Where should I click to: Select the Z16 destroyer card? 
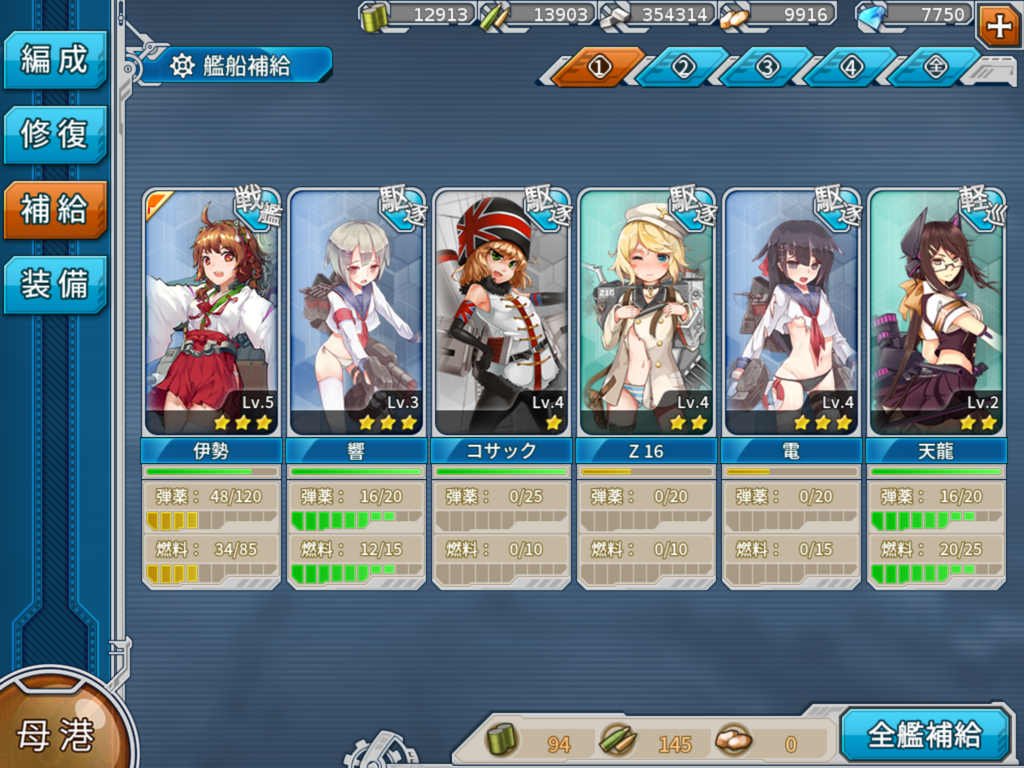(x=646, y=312)
